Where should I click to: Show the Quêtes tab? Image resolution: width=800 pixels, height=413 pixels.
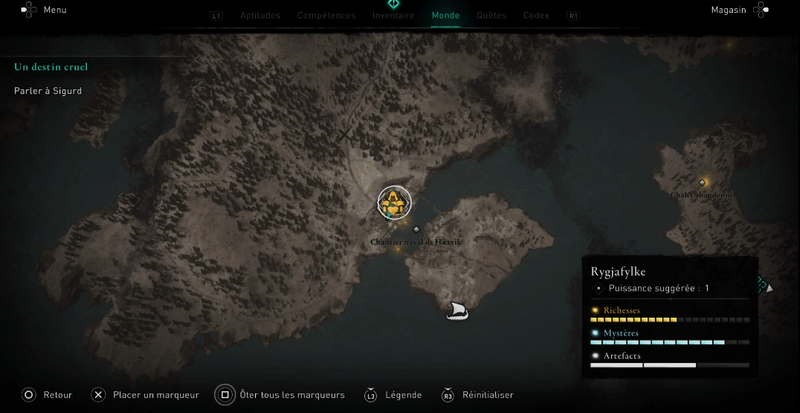pyautogui.click(x=491, y=16)
